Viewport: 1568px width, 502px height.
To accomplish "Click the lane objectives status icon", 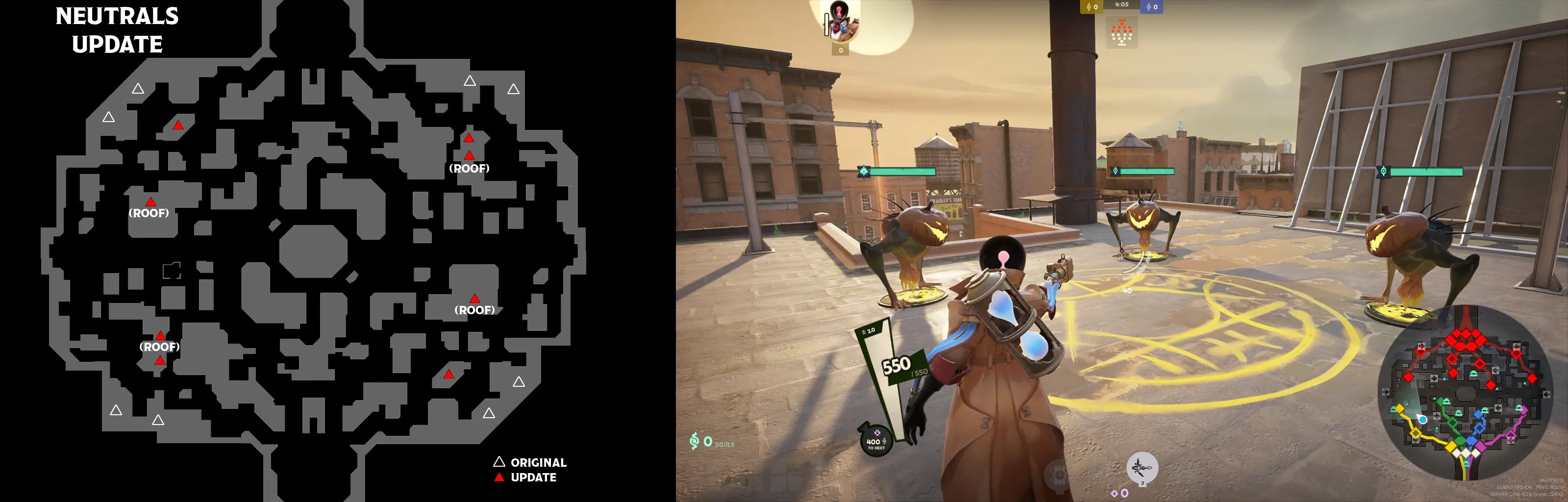I will [1121, 33].
